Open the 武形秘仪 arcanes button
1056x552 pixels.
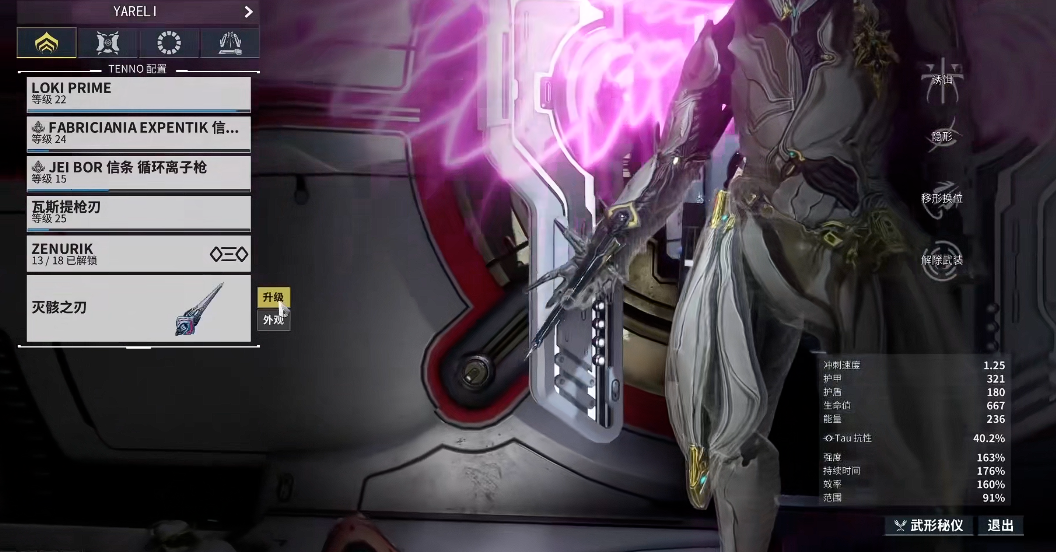point(928,525)
